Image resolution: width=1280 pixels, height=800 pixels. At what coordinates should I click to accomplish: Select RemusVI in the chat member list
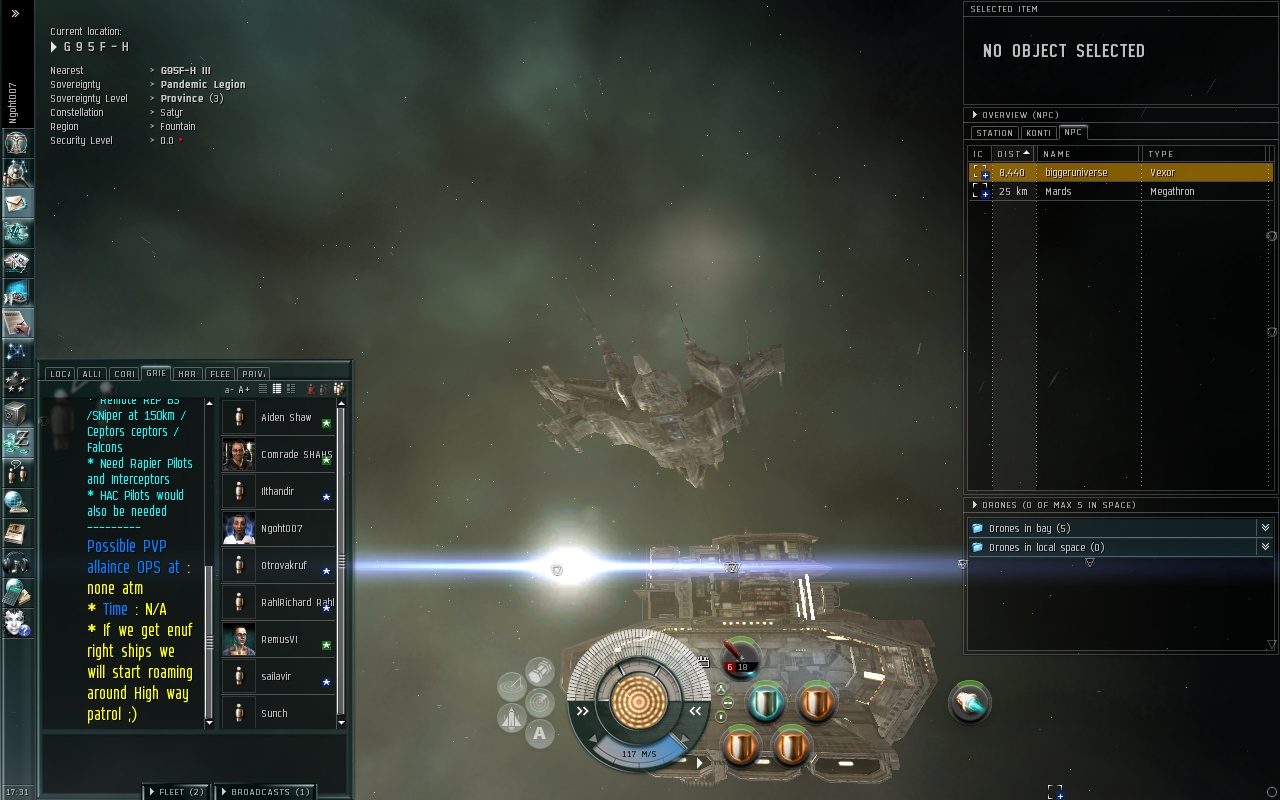279,640
